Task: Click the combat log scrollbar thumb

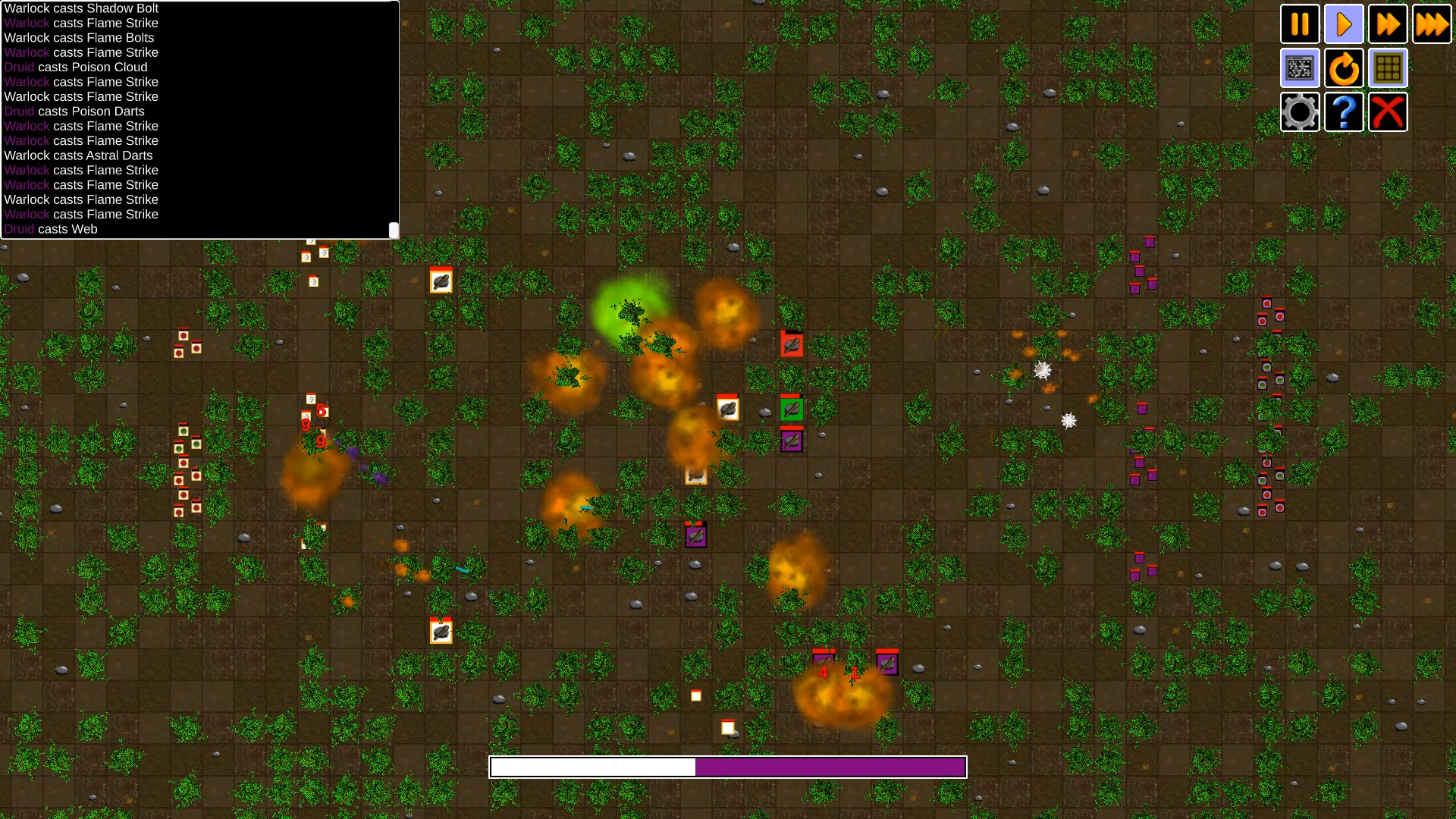Action: pos(393,229)
